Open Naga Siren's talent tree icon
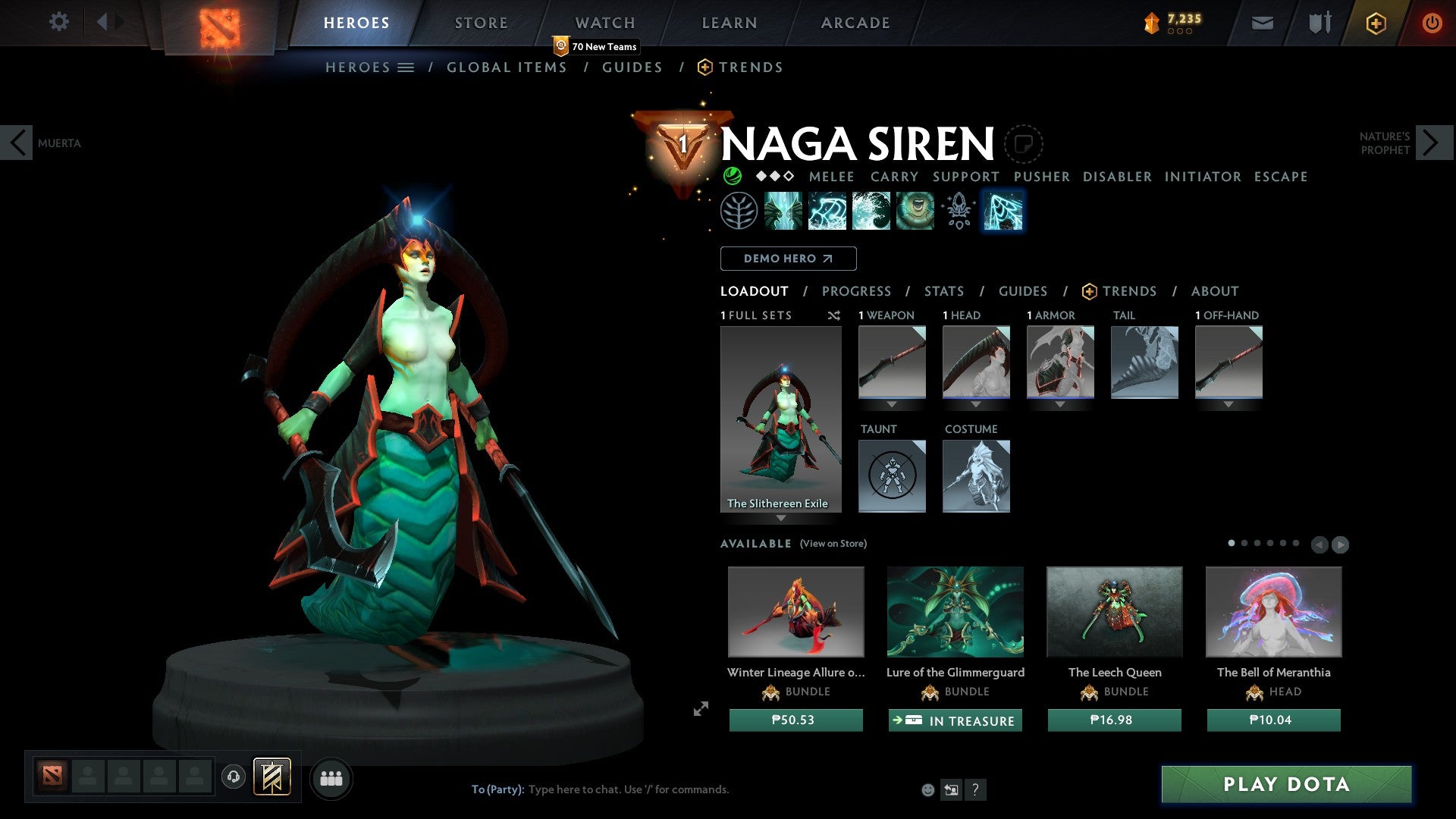Viewport: 1456px width, 819px height. point(739,212)
